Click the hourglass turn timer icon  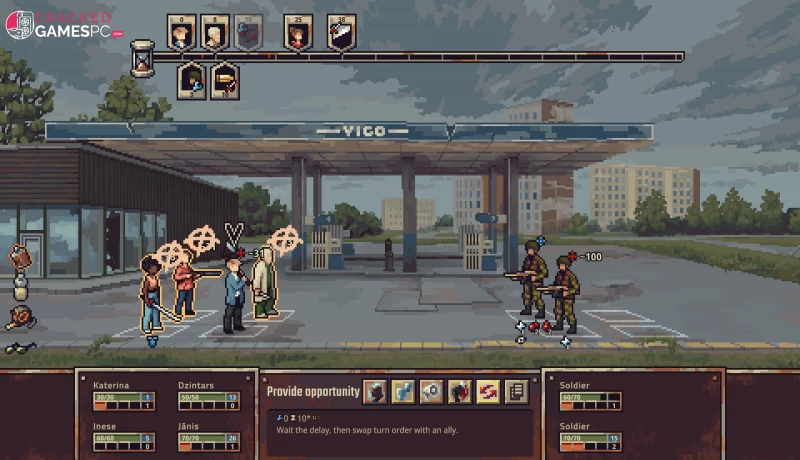142,57
